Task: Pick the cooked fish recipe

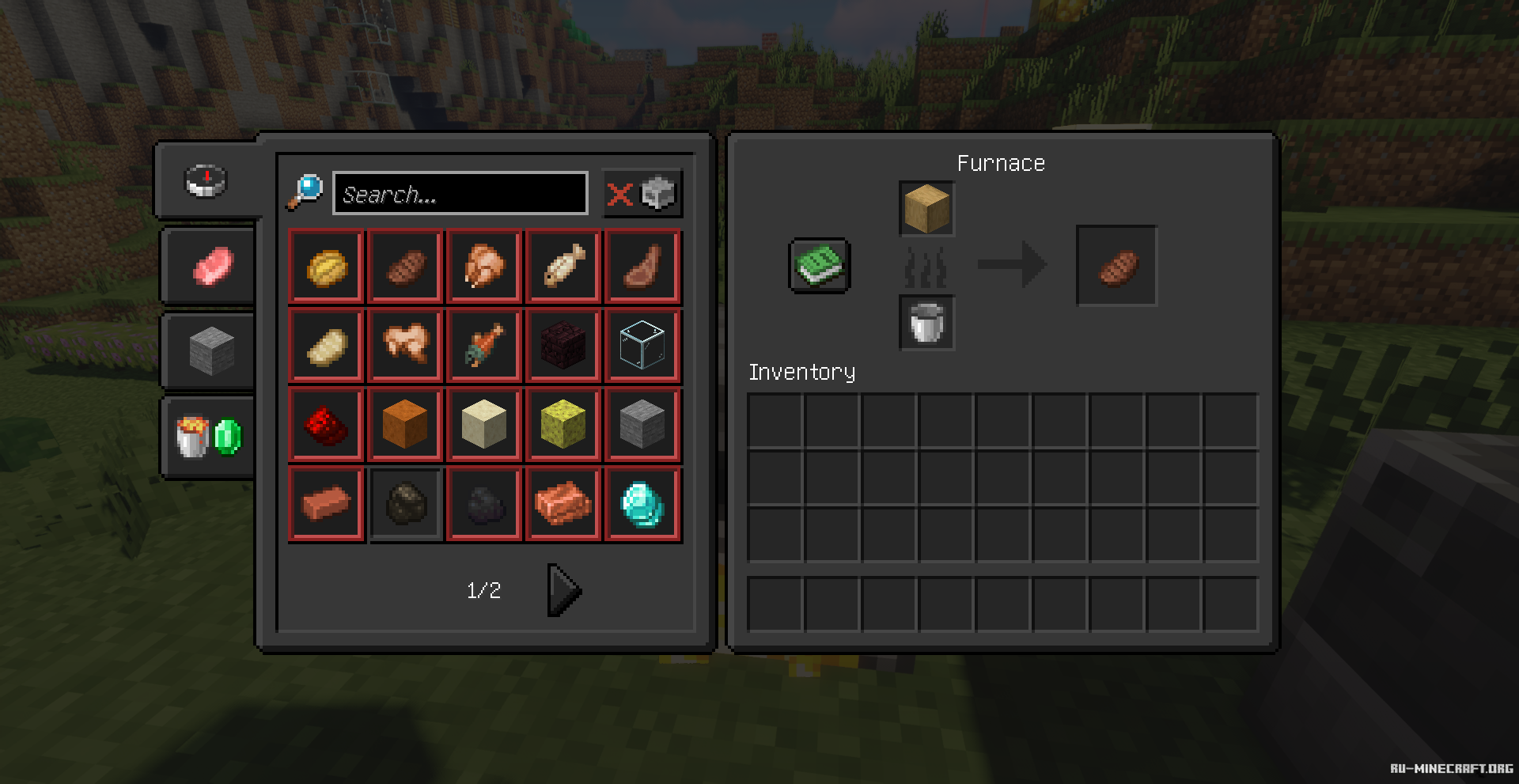Action: click(563, 267)
